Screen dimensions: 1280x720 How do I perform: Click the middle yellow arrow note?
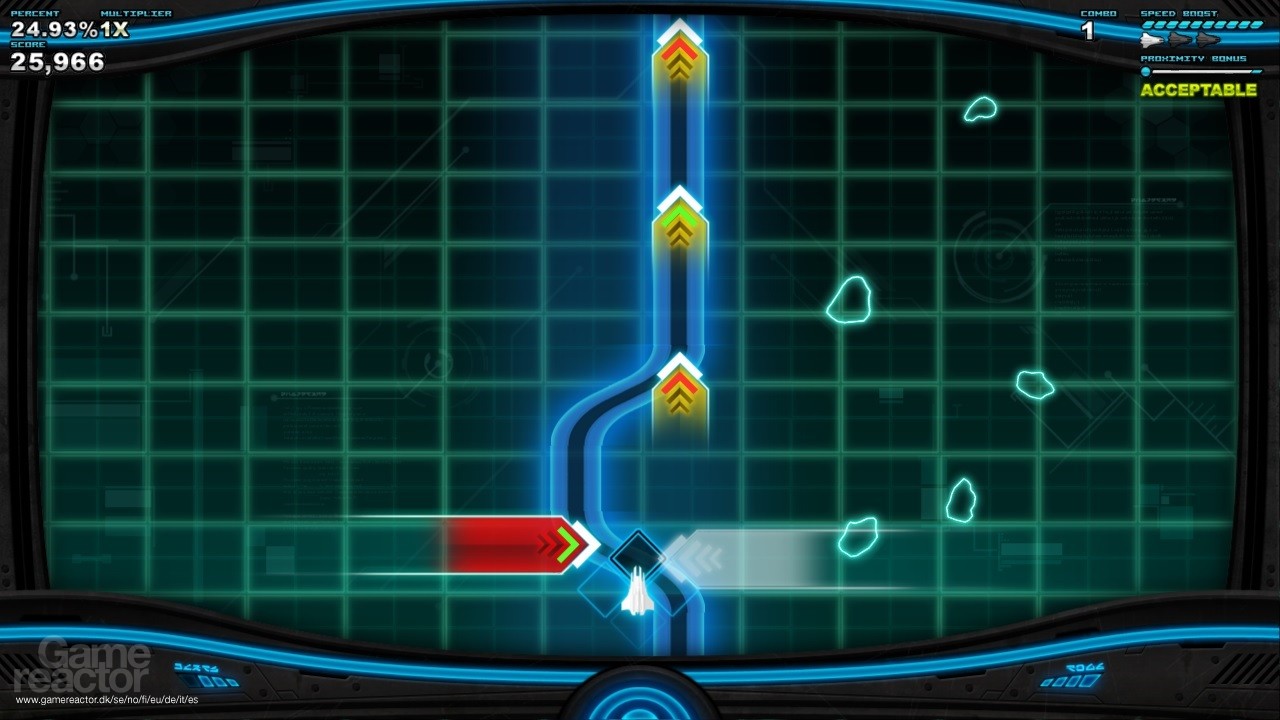pos(679,225)
